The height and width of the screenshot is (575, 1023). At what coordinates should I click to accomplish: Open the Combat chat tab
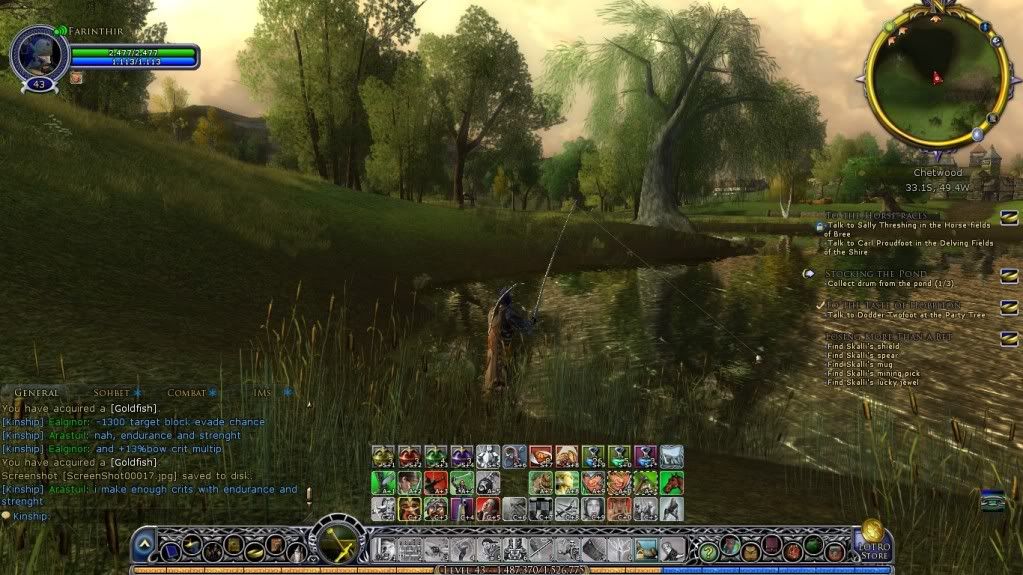187,393
